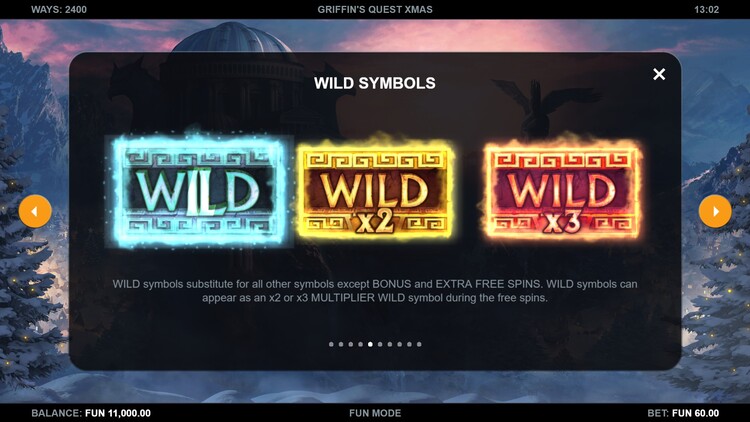Viewport: 750px width, 422px height.
Task: Close the Wild Symbols info panel
Action: tap(659, 74)
